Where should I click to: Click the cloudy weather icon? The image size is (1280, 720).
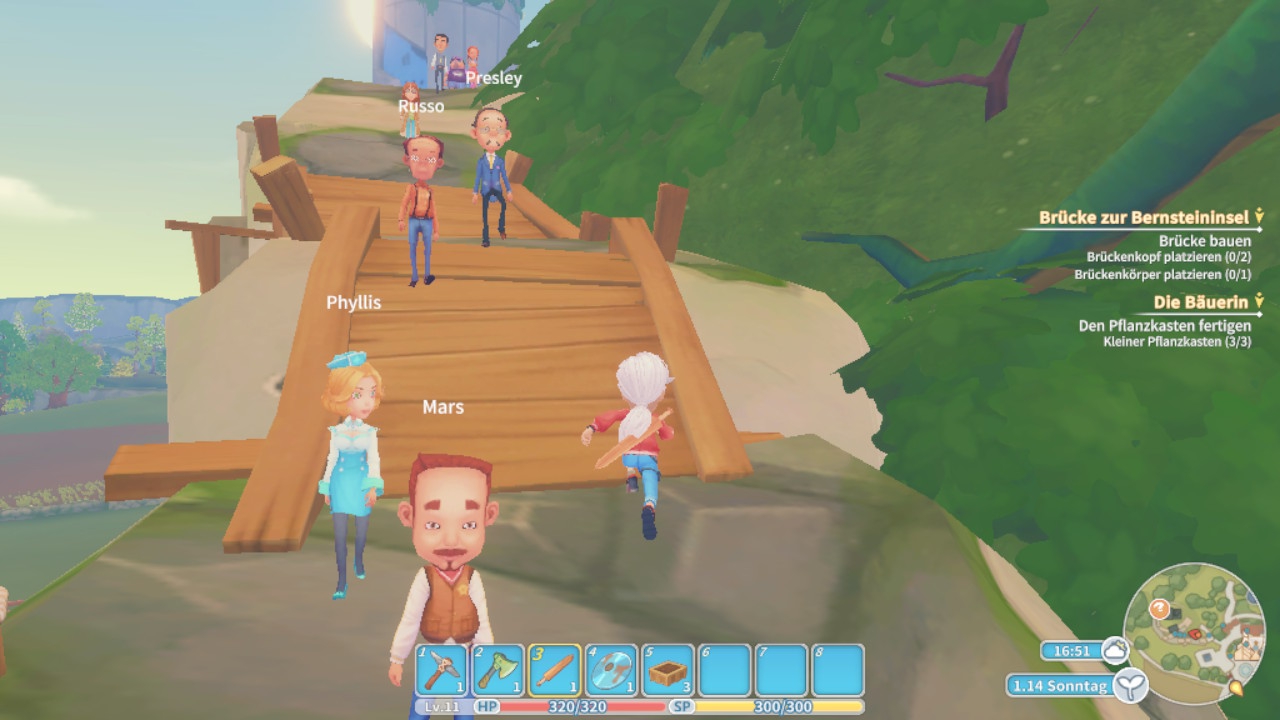point(1114,651)
